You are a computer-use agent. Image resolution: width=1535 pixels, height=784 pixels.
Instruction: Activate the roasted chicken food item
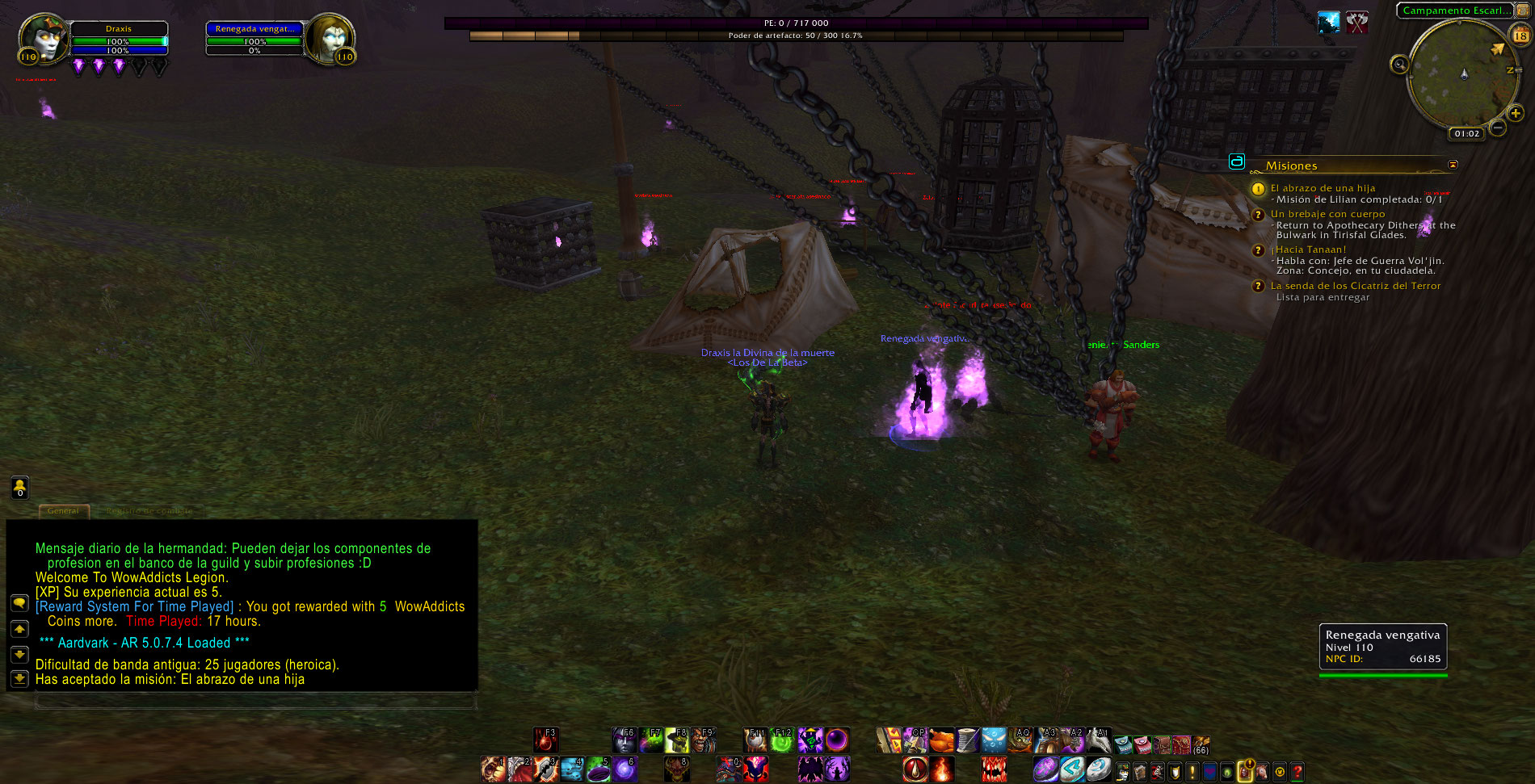pos(941,740)
